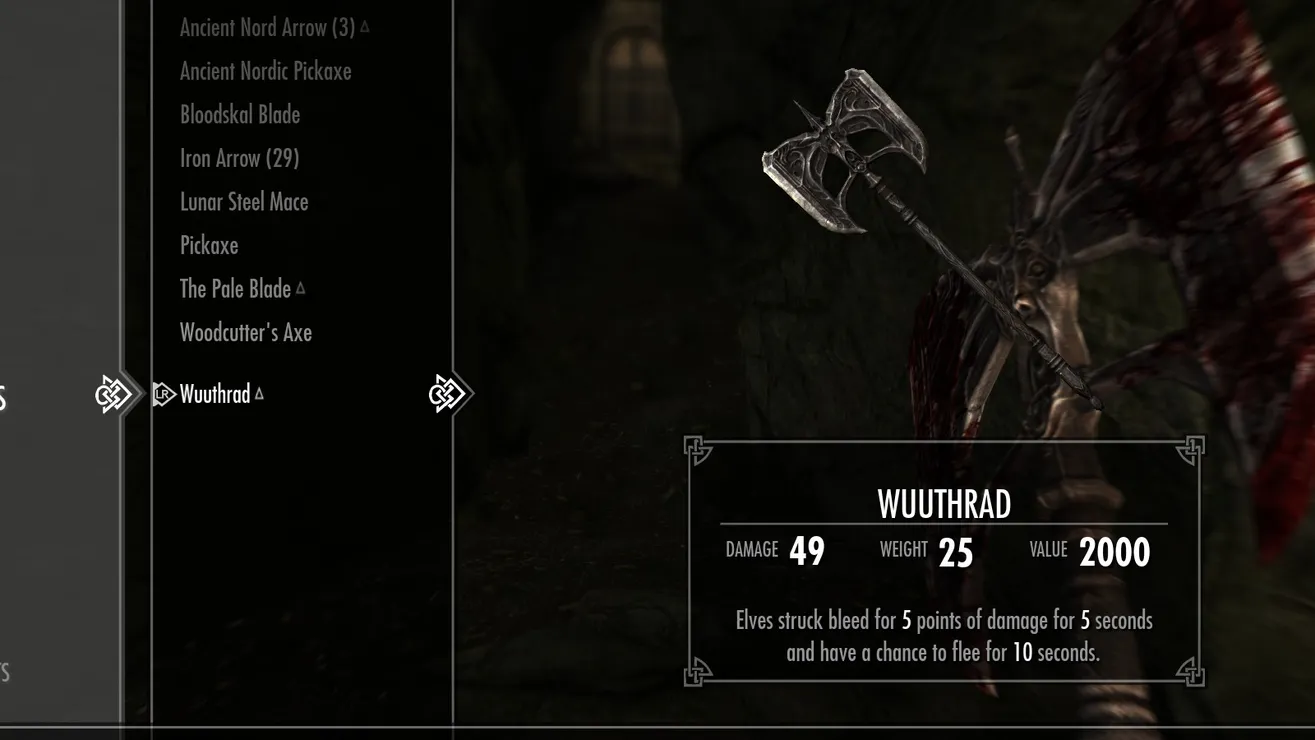
Task: Choose the Ancient Nordic Pickaxe
Action: click(x=265, y=71)
